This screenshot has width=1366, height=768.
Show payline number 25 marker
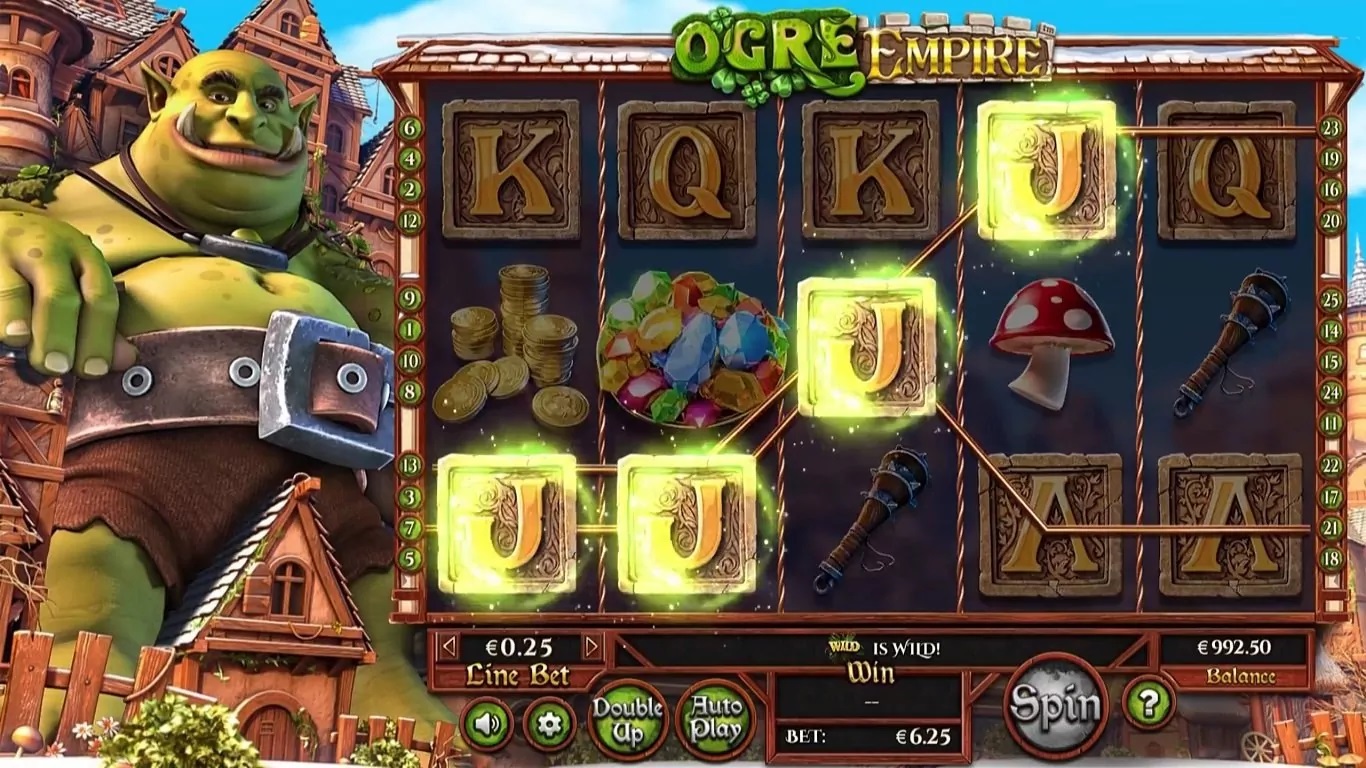pos(1330,298)
